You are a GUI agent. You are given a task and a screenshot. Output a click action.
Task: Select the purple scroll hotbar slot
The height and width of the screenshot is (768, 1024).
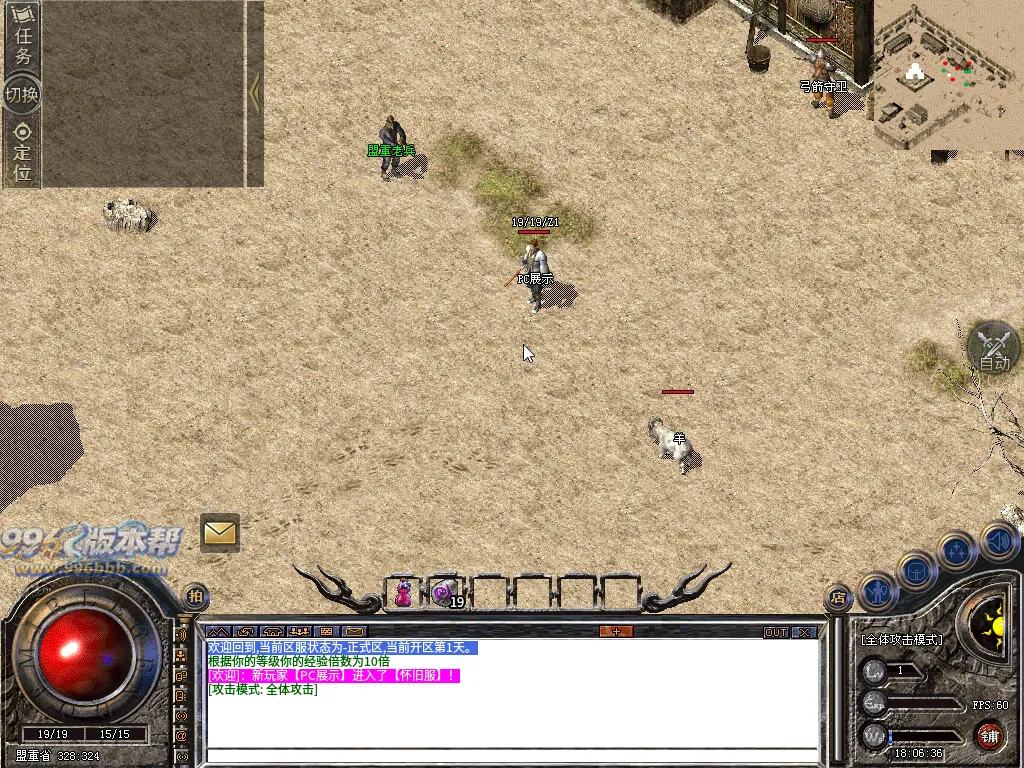click(x=445, y=593)
